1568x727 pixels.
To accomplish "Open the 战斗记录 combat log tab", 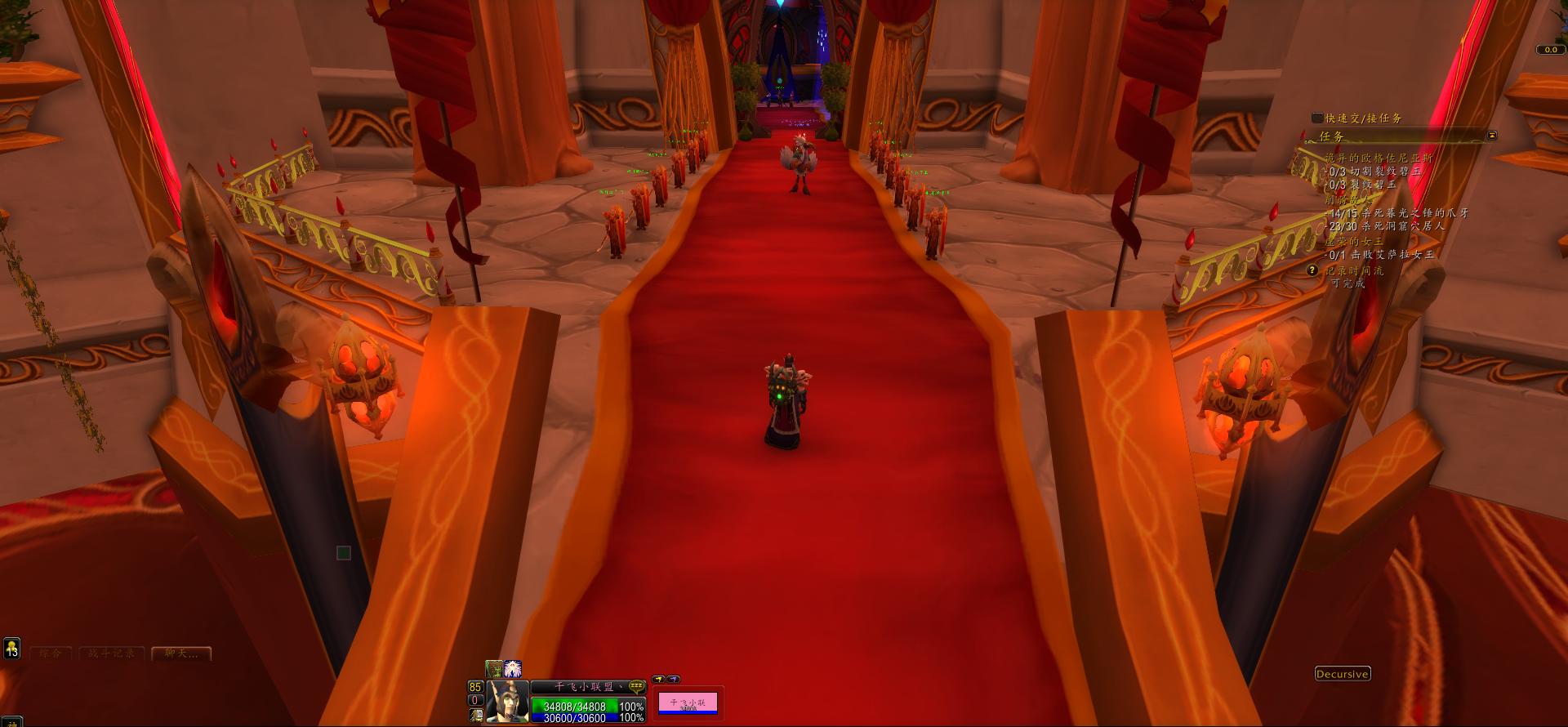I will coord(112,653).
